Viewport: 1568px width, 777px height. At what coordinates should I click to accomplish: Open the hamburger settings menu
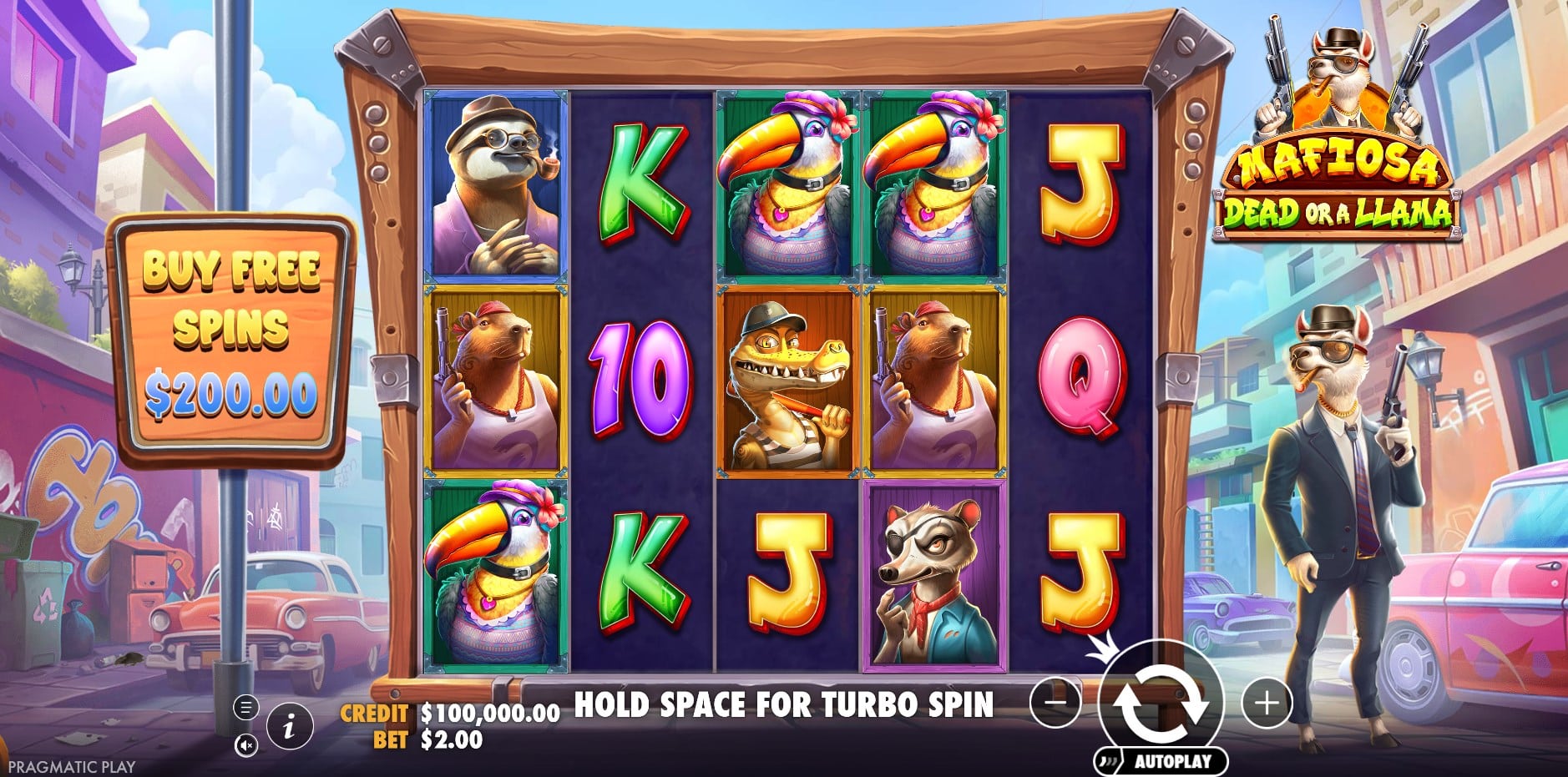245,709
